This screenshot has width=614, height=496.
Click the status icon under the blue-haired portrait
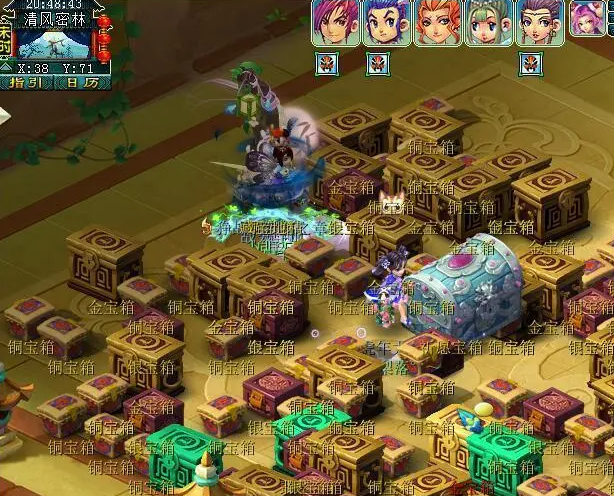click(377, 64)
